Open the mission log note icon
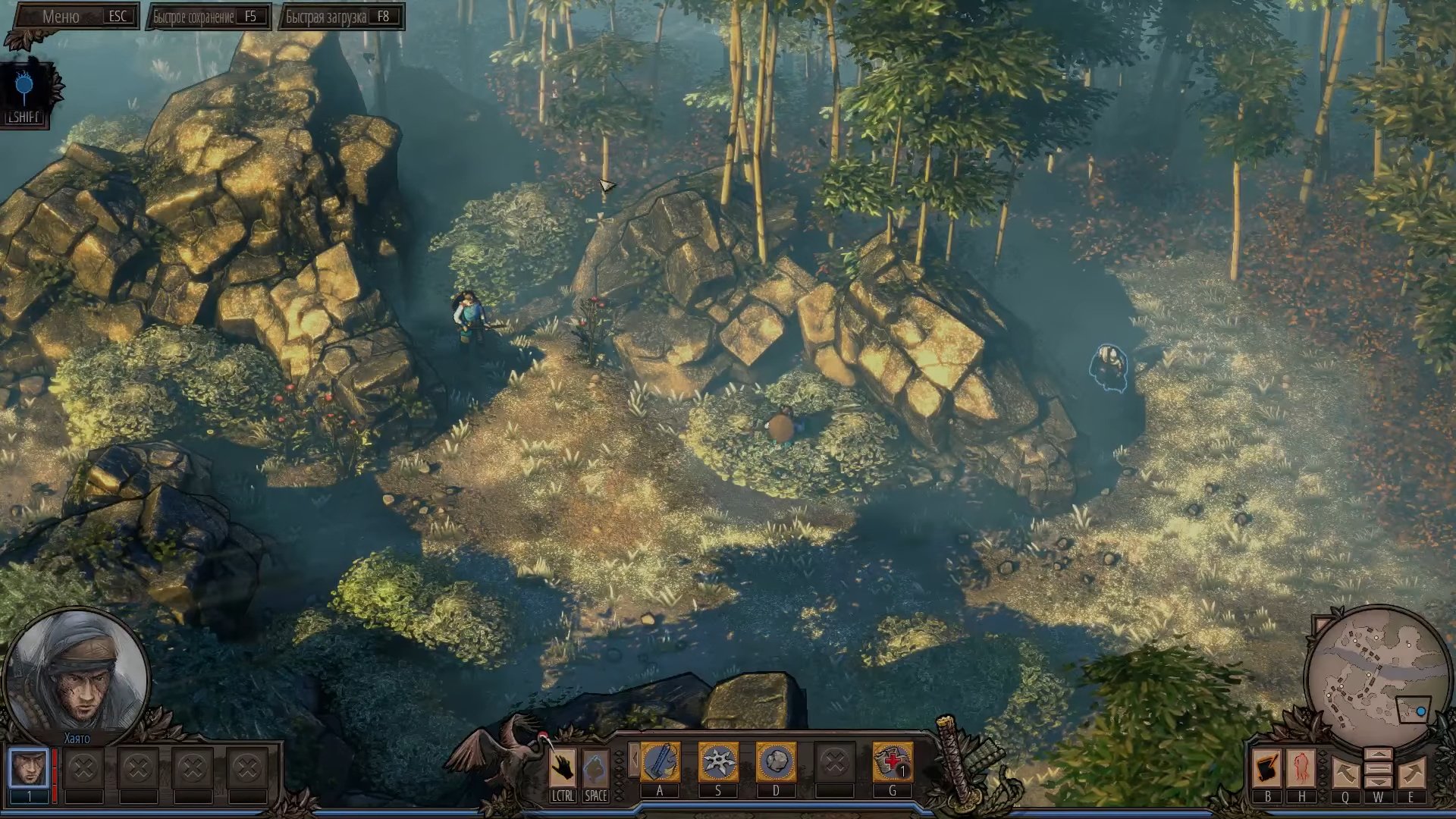The width and height of the screenshot is (1456, 819). point(1267,769)
